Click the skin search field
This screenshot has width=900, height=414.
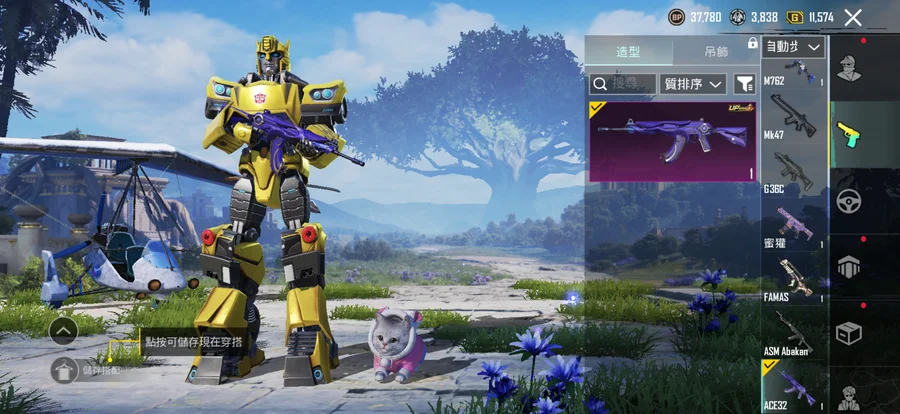click(x=623, y=84)
